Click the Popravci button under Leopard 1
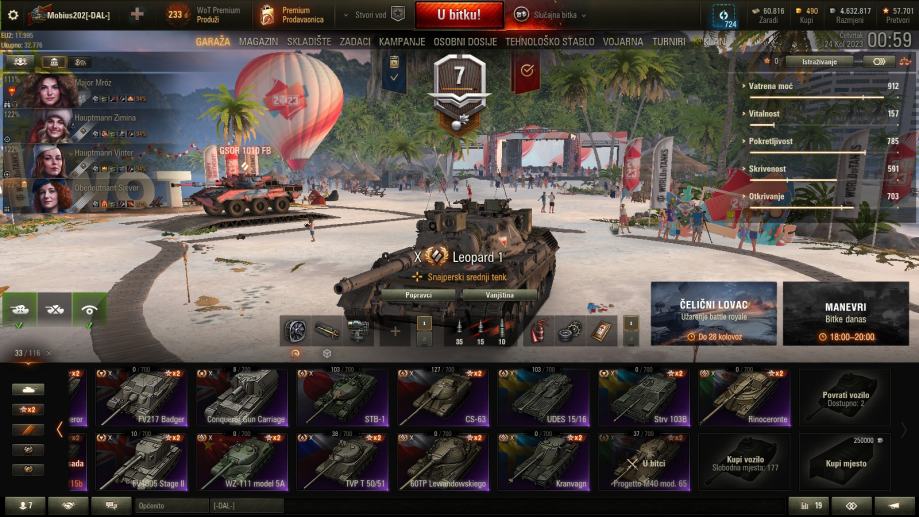 (419, 295)
